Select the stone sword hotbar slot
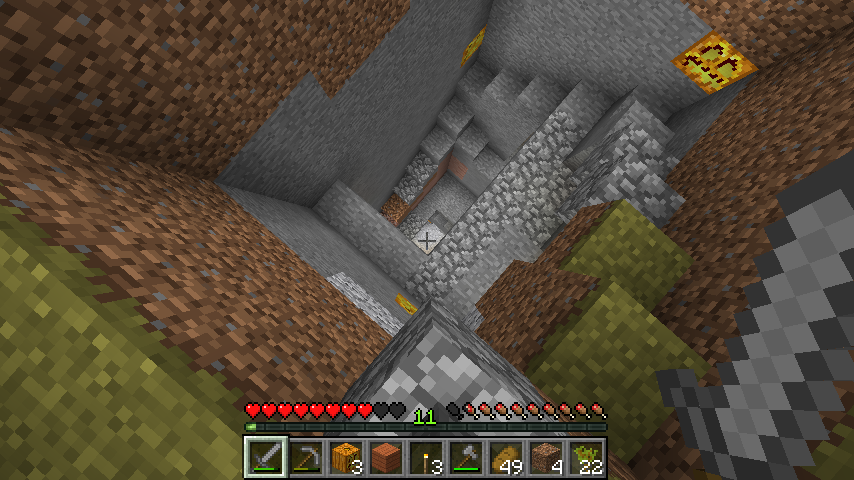Screen dimensions: 854x480 (x=265, y=457)
